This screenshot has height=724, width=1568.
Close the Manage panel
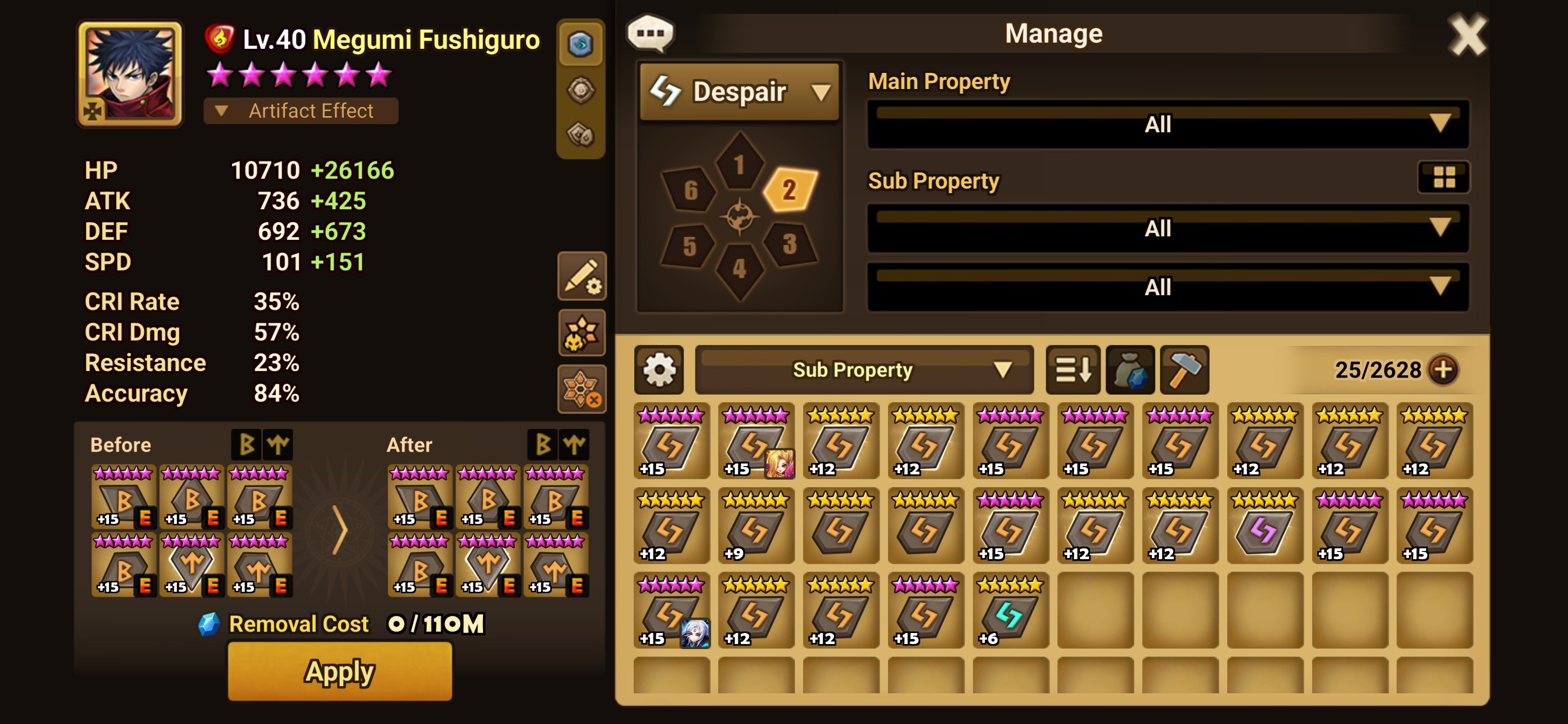1466,35
